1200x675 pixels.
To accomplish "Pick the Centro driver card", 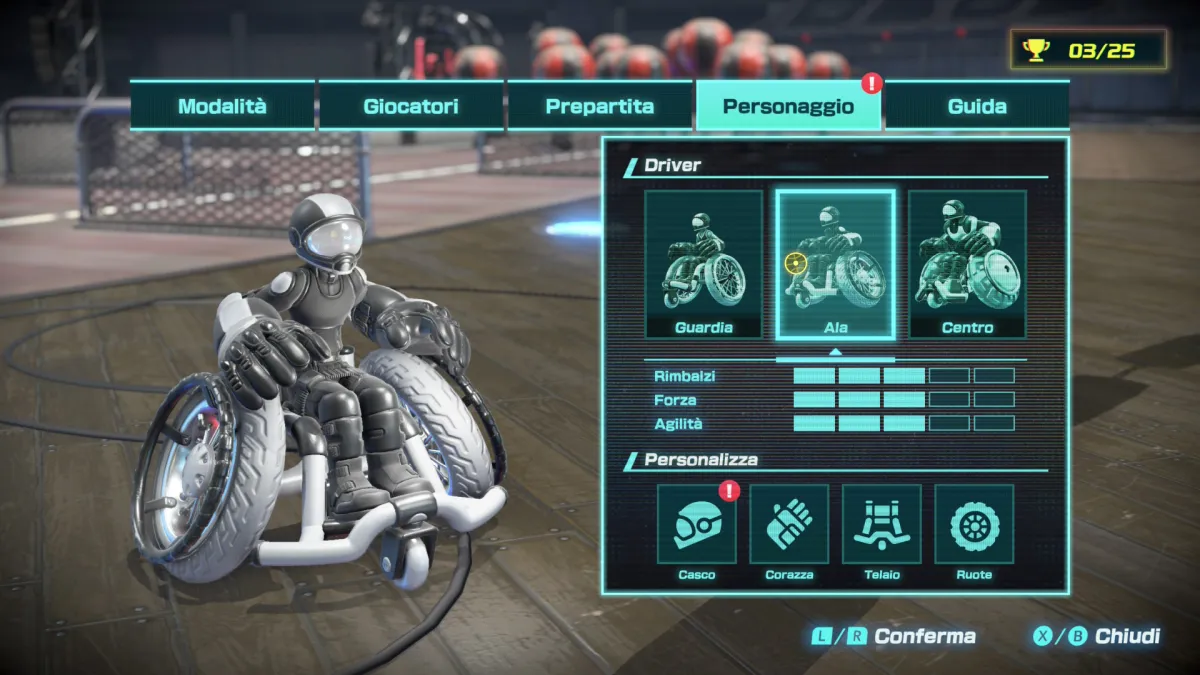I will 967,264.
